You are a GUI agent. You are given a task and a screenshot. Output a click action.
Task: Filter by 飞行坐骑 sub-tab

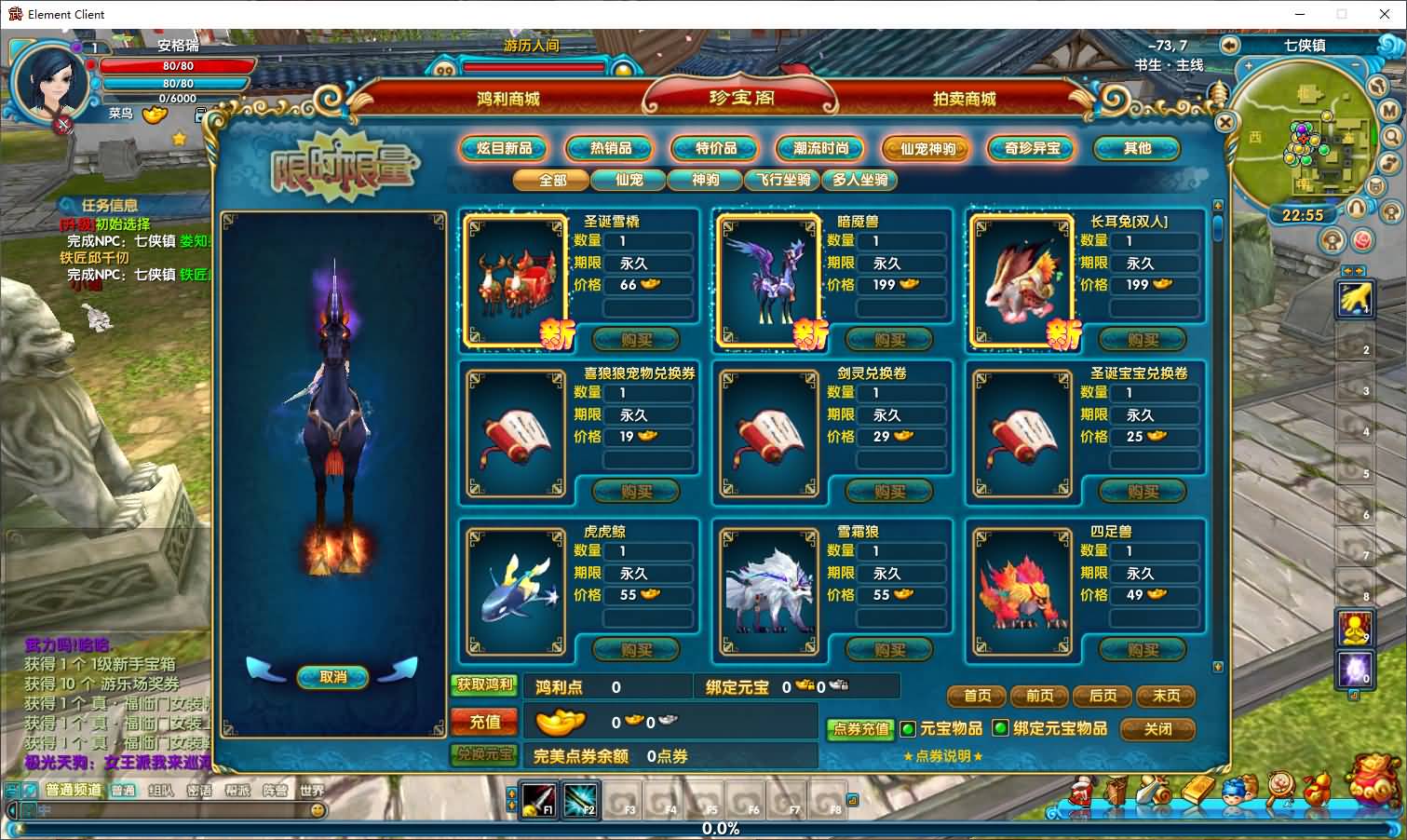click(x=783, y=180)
